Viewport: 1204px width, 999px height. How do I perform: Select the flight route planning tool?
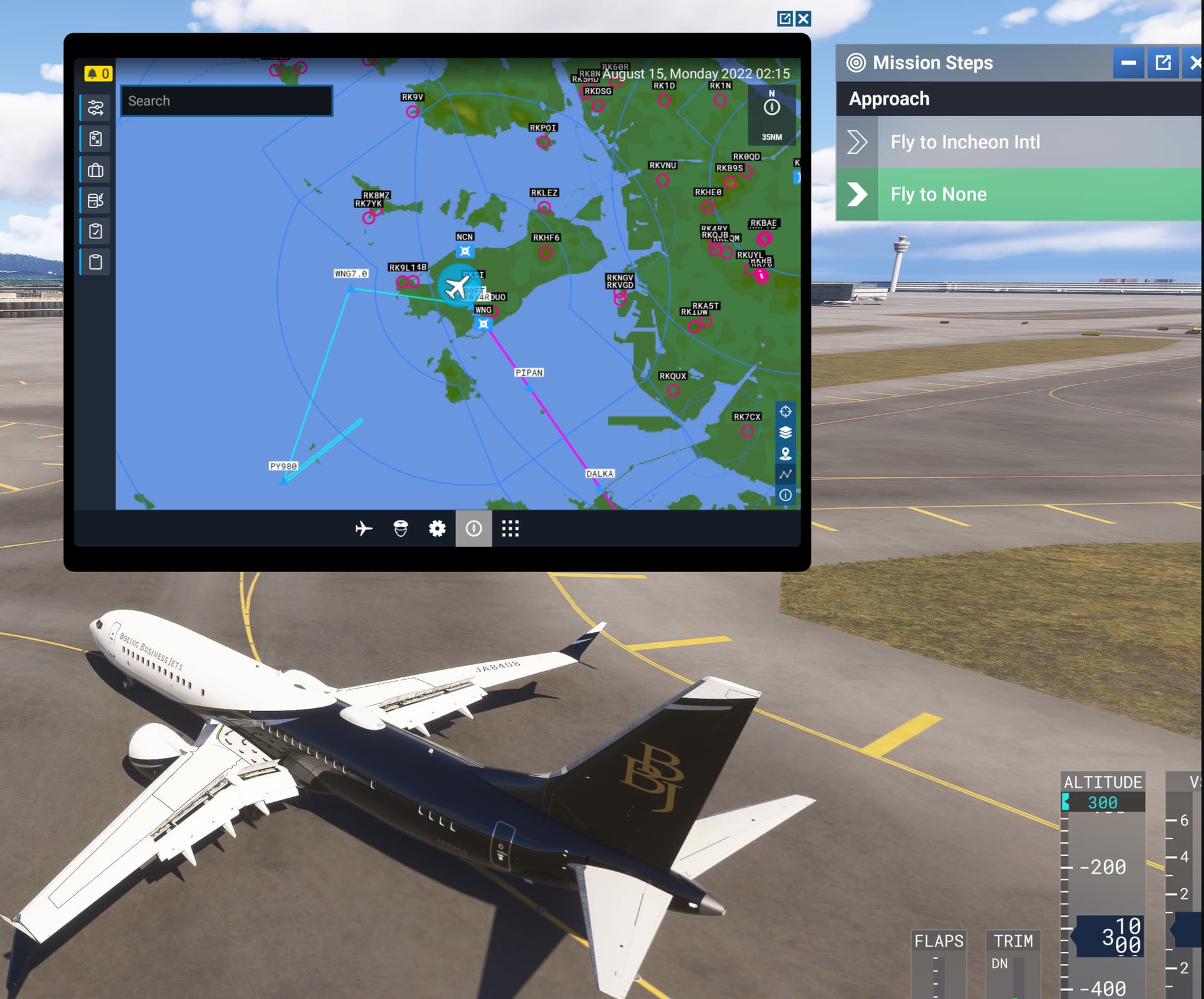94,108
